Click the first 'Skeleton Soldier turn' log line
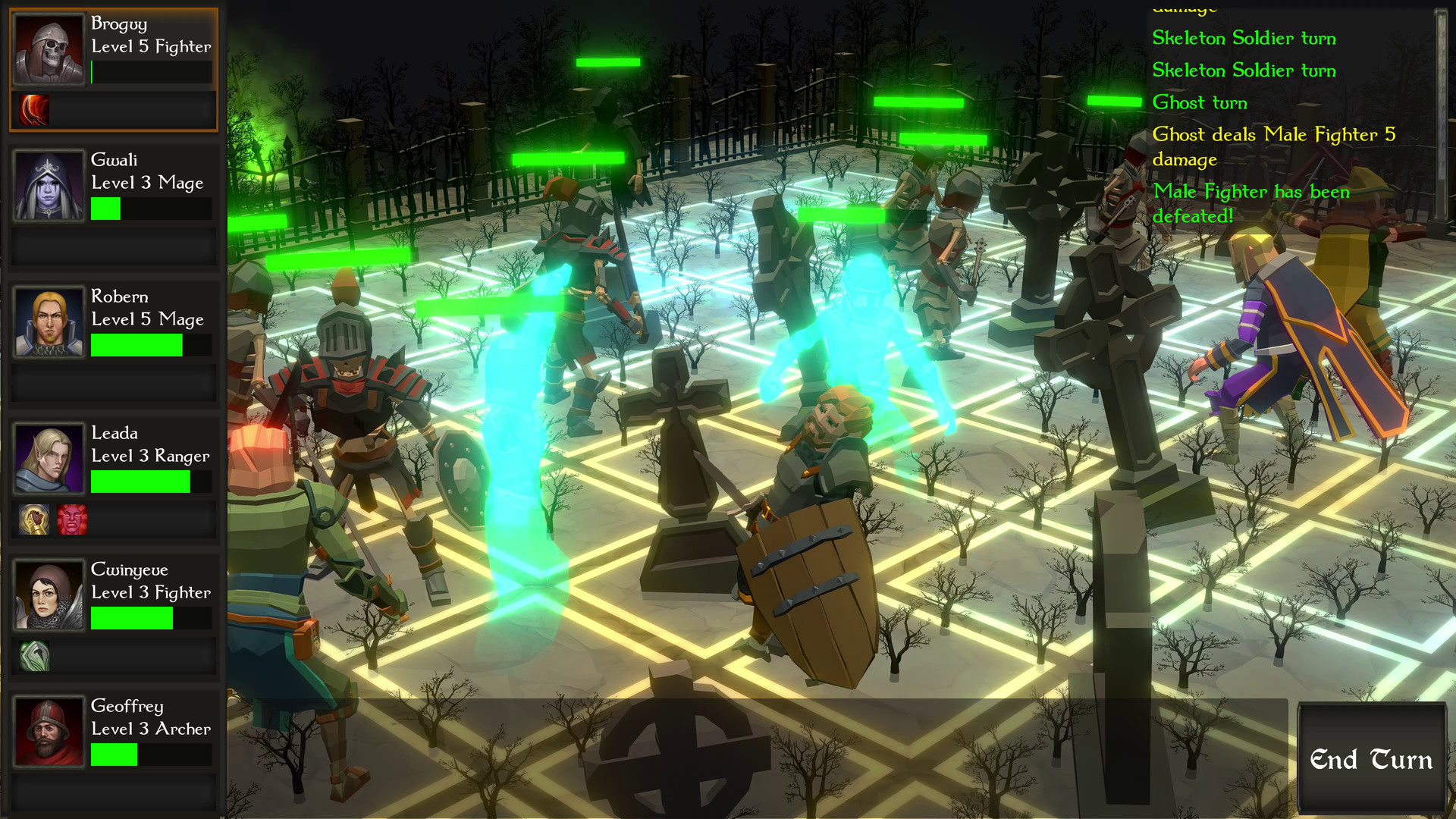The width and height of the screenshot is (1456, 819). tap(1244, 38)
